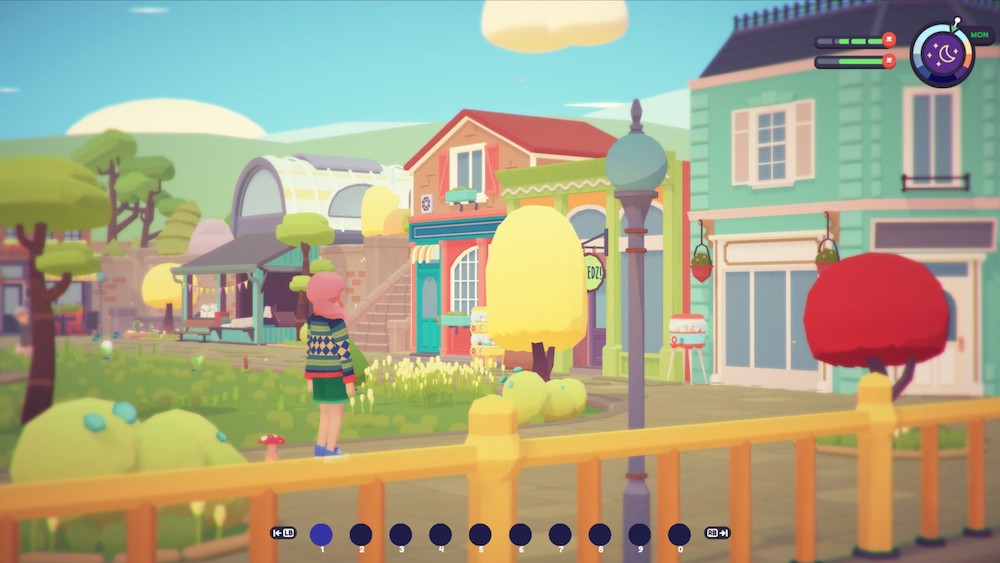Choose hotbar slot number 2
1000x563 pixels.
coord(361,534)
